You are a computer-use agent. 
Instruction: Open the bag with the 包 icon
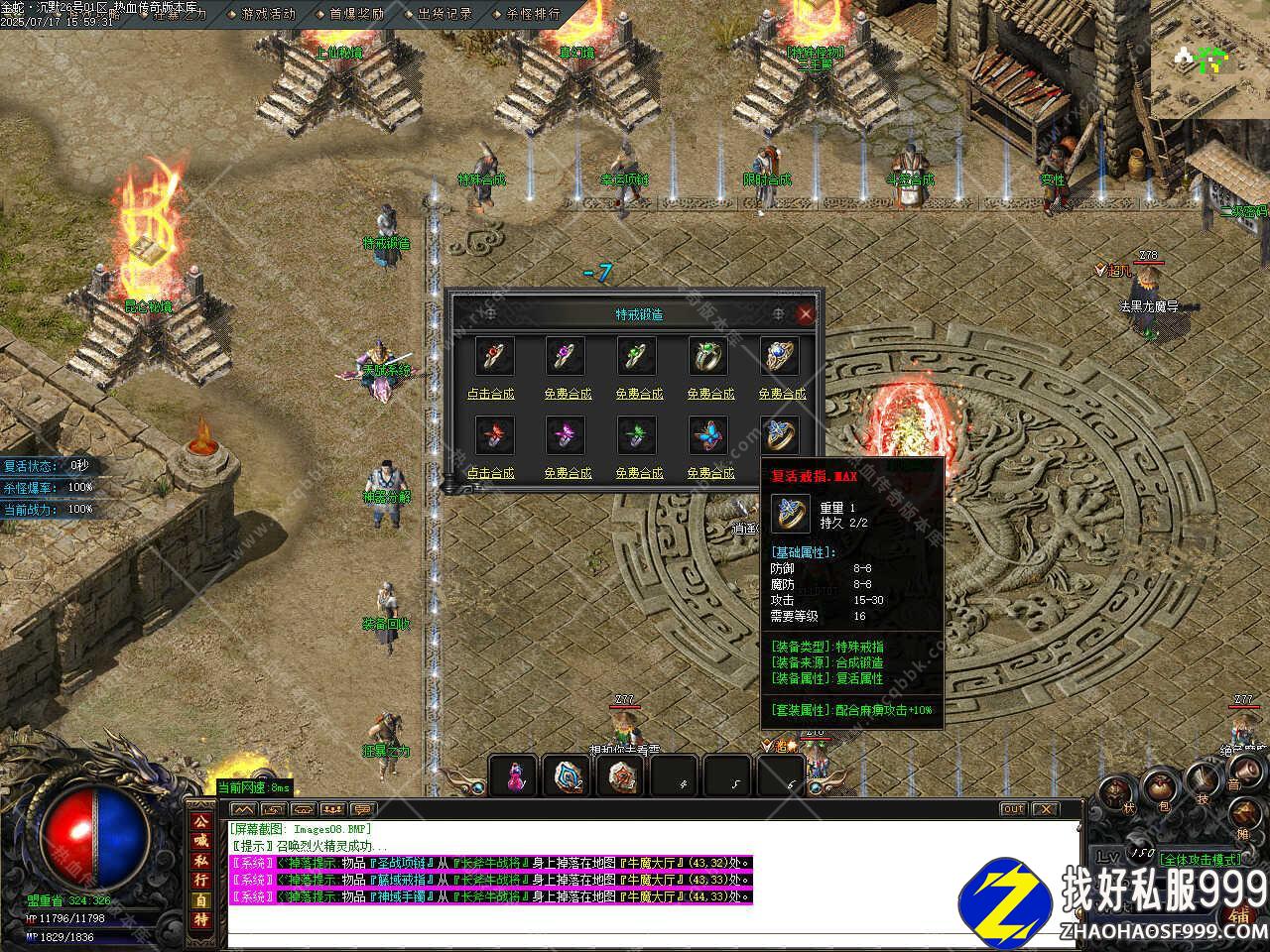click(x=1159, y=790)
